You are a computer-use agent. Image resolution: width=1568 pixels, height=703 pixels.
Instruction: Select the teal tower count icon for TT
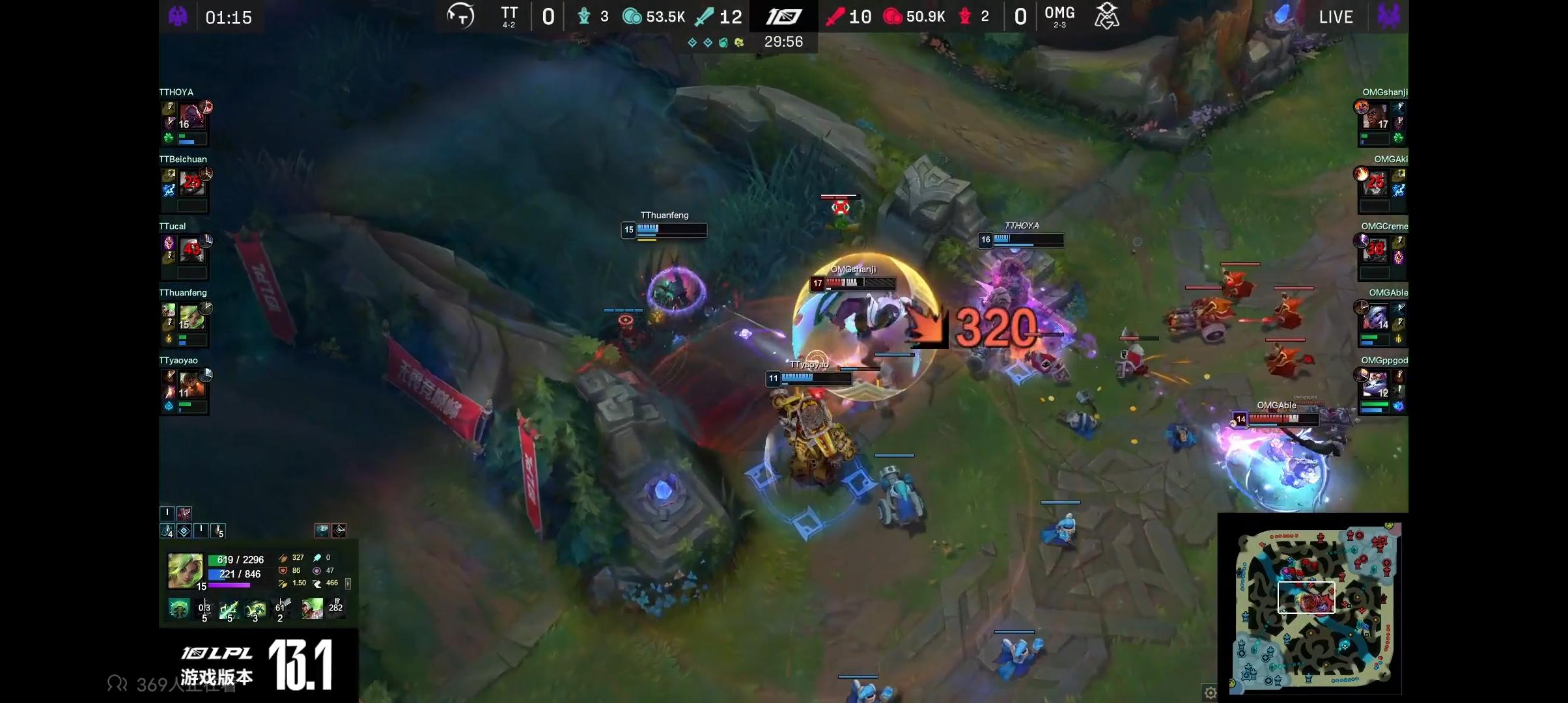pos(584,16)
